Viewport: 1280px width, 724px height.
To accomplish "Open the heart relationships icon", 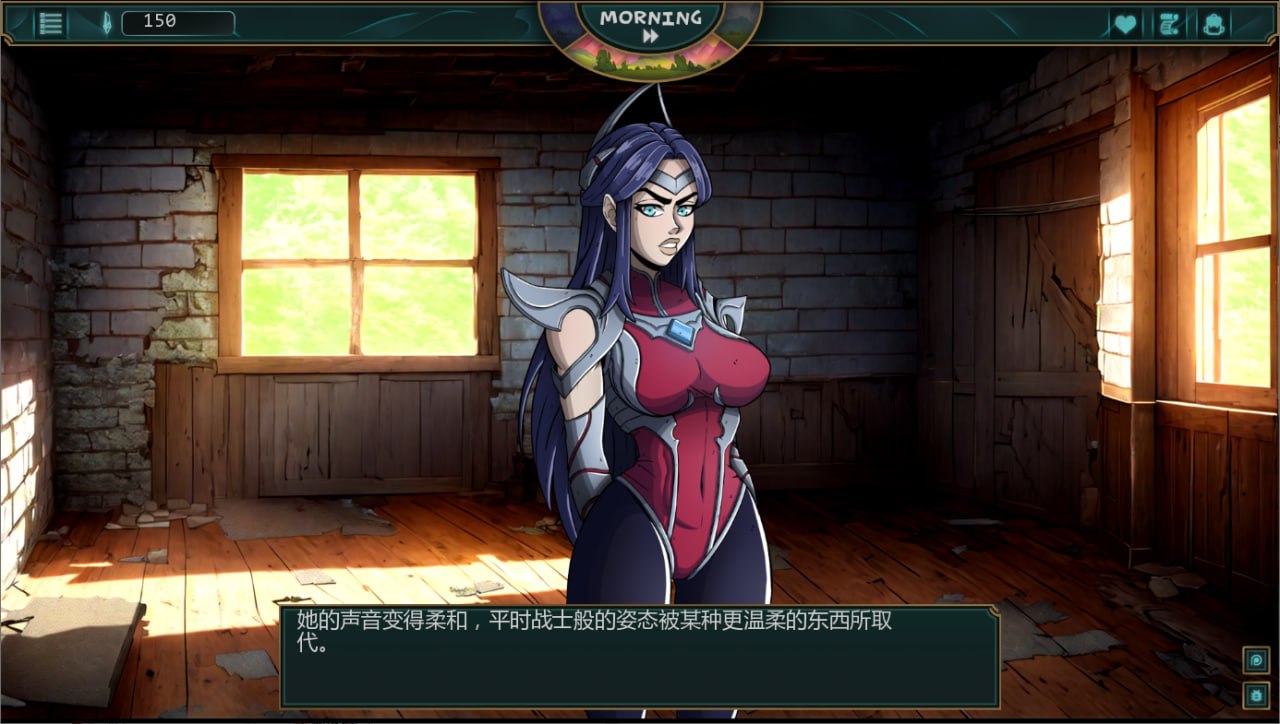I will pos(1125,24).
